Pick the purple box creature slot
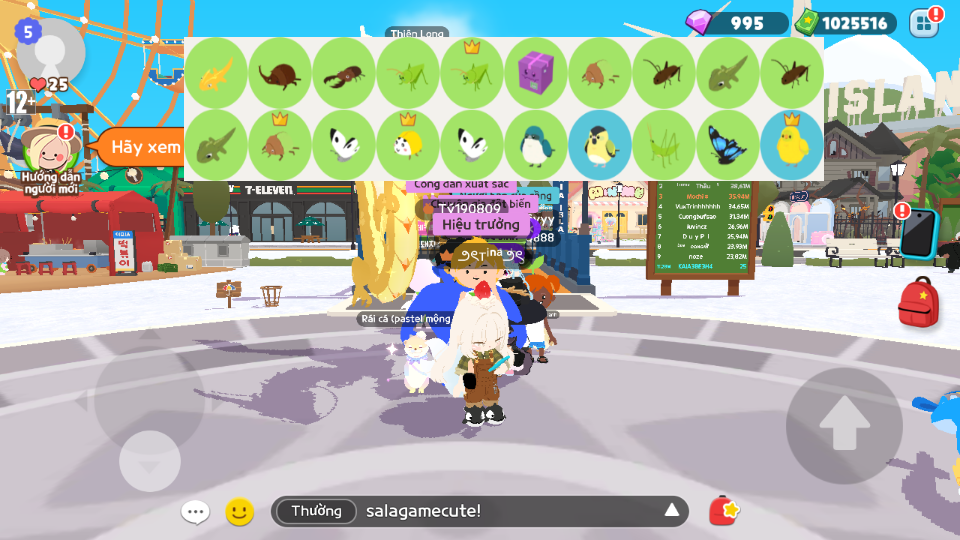This screenshot has width=960, height=540. pyautogui.click(x=535, y=73)
